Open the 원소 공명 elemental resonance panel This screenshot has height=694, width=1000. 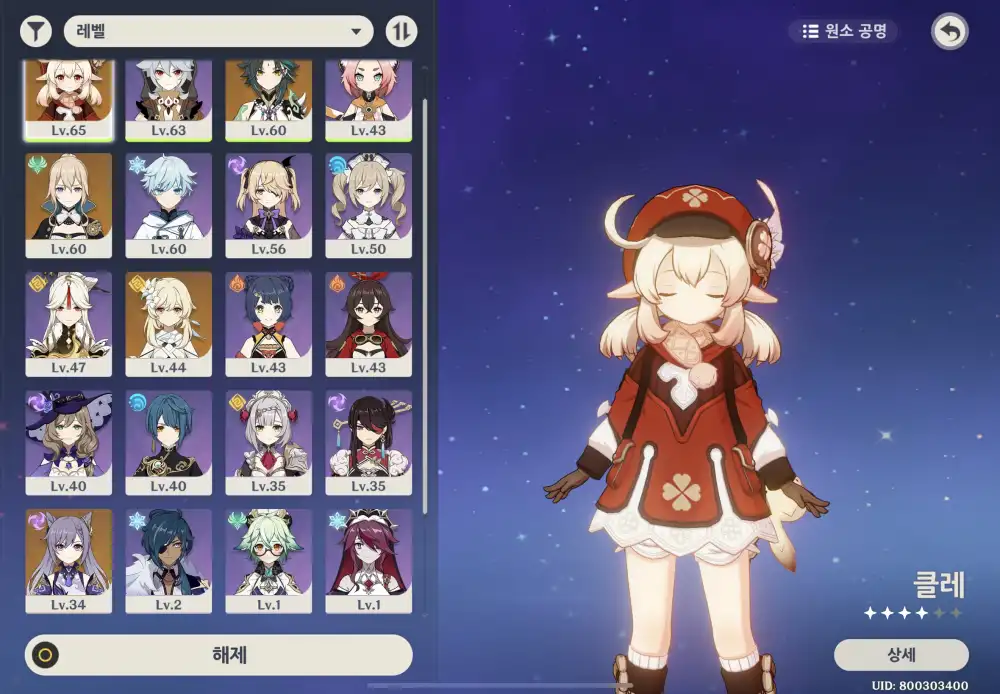point(845,31)
